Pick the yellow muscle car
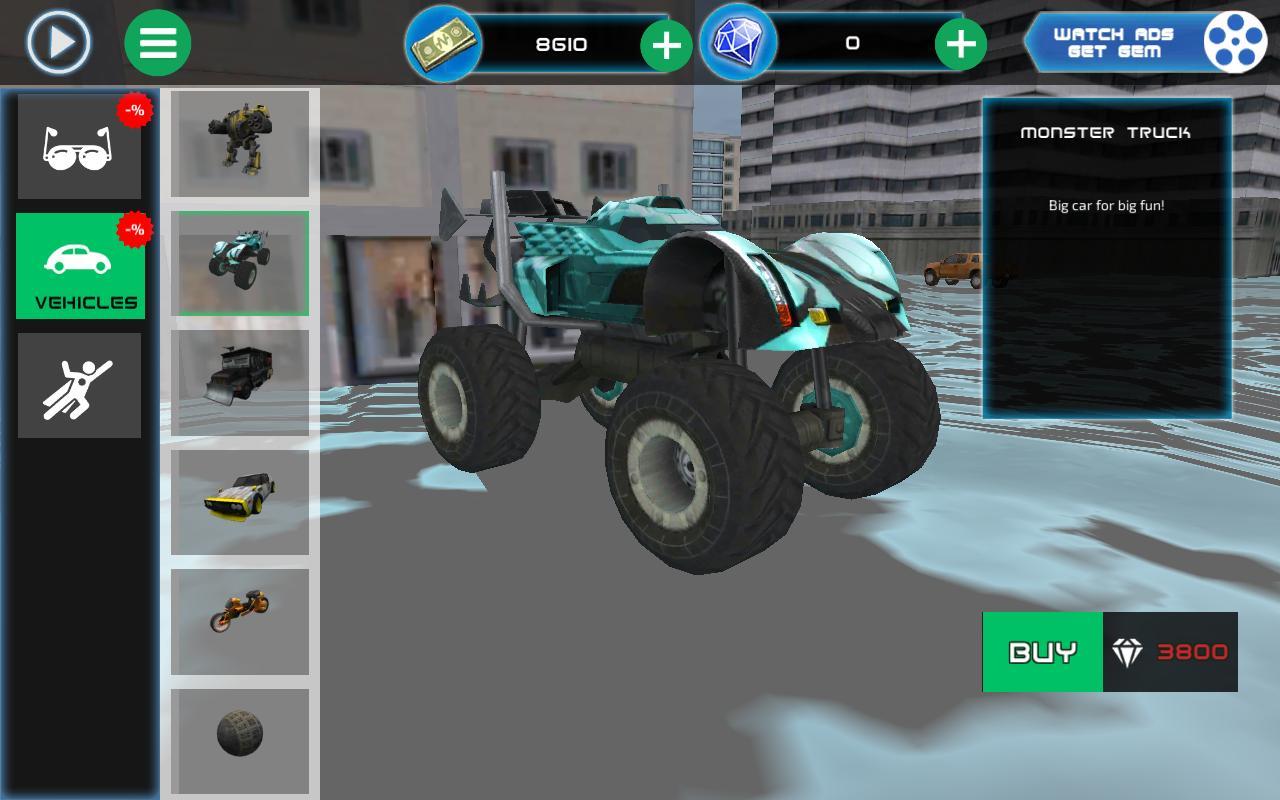This screenshot has height=800, width=1280. coord(240,502)
